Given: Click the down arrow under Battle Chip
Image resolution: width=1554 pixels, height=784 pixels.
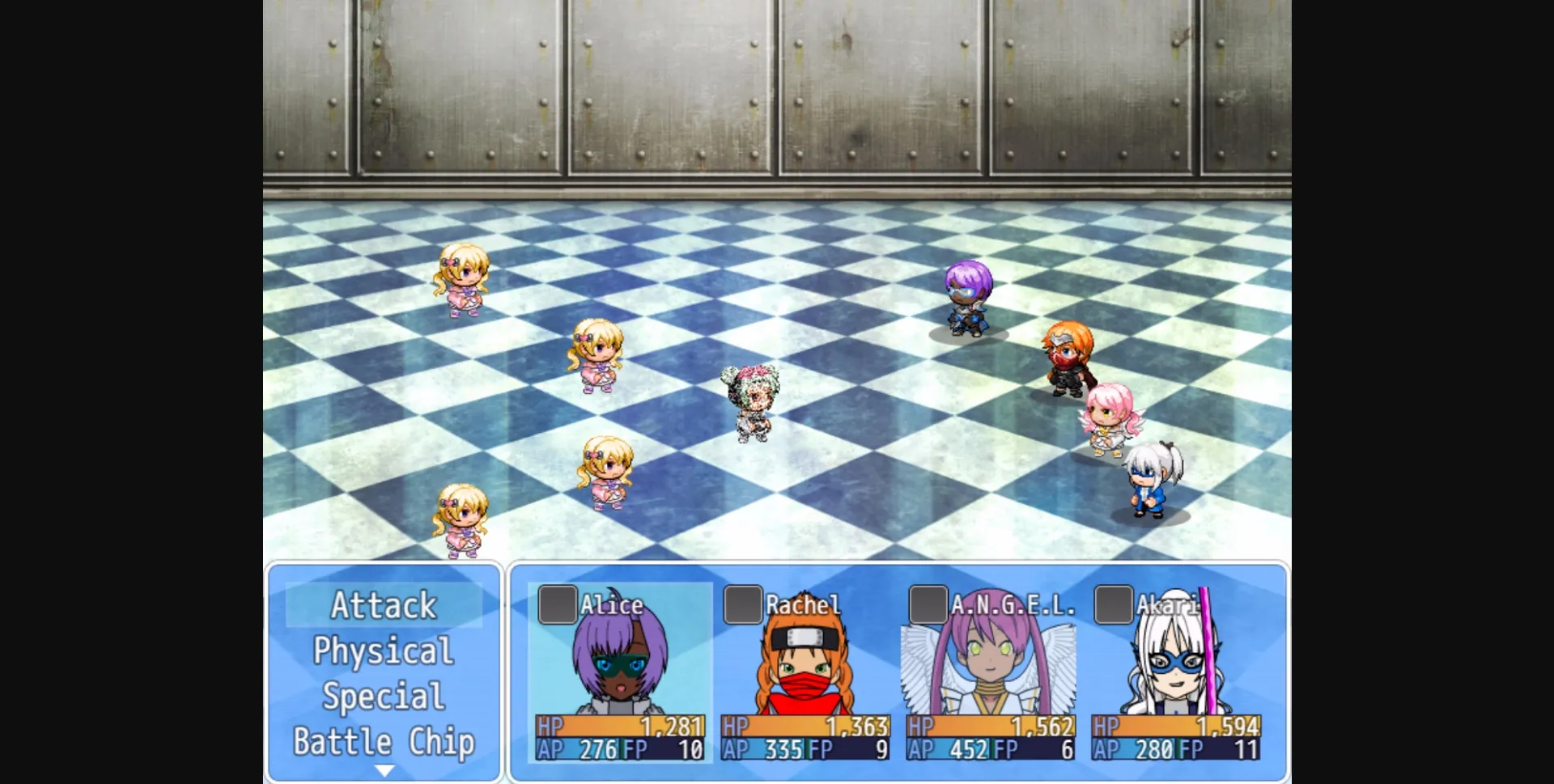Looking at the screenshot, I should pyautogui.click(x=384, y=769).
